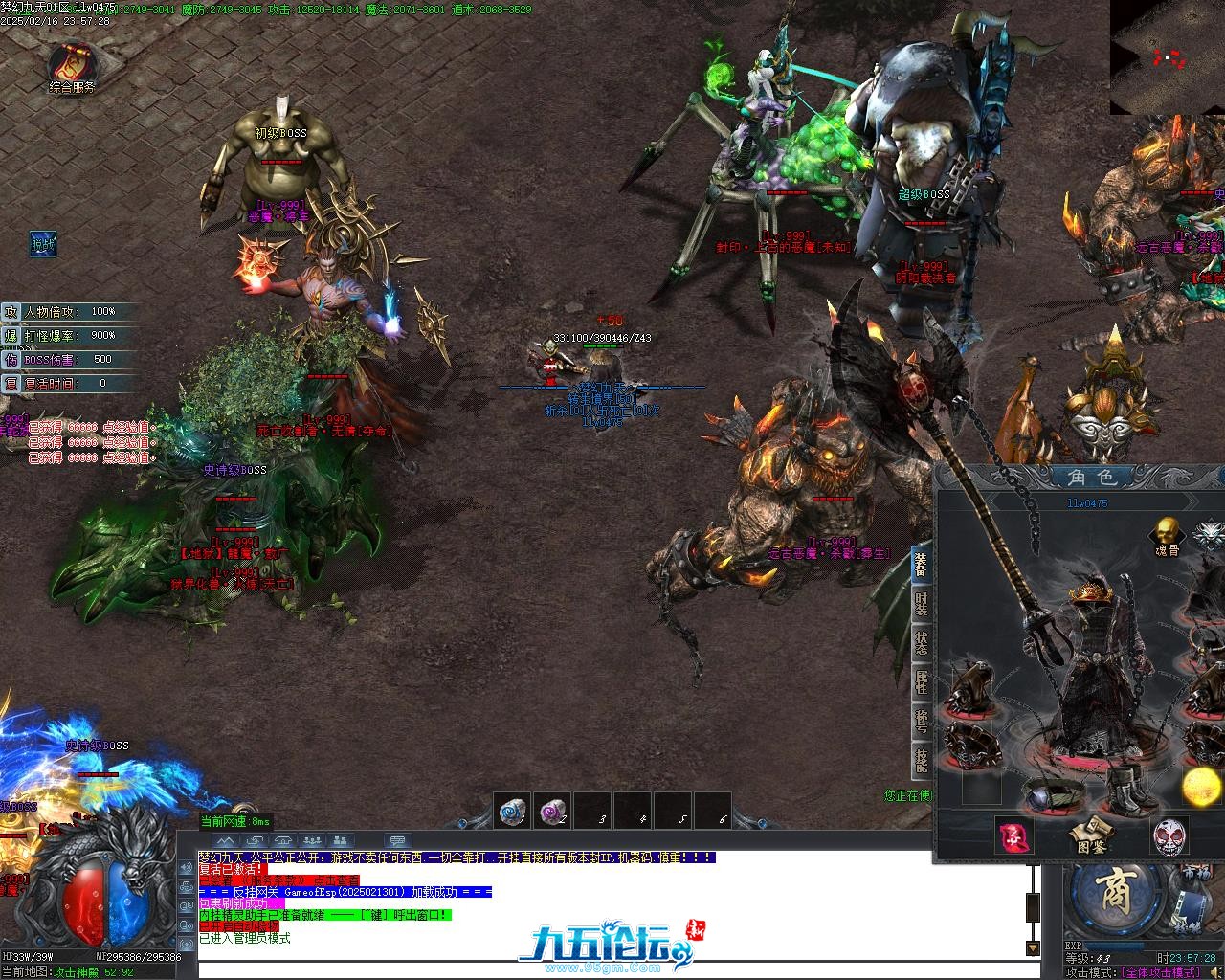Switch to the 装备 equipment tab
This screenshot has width=1225, height=980.
coord(921,566)
